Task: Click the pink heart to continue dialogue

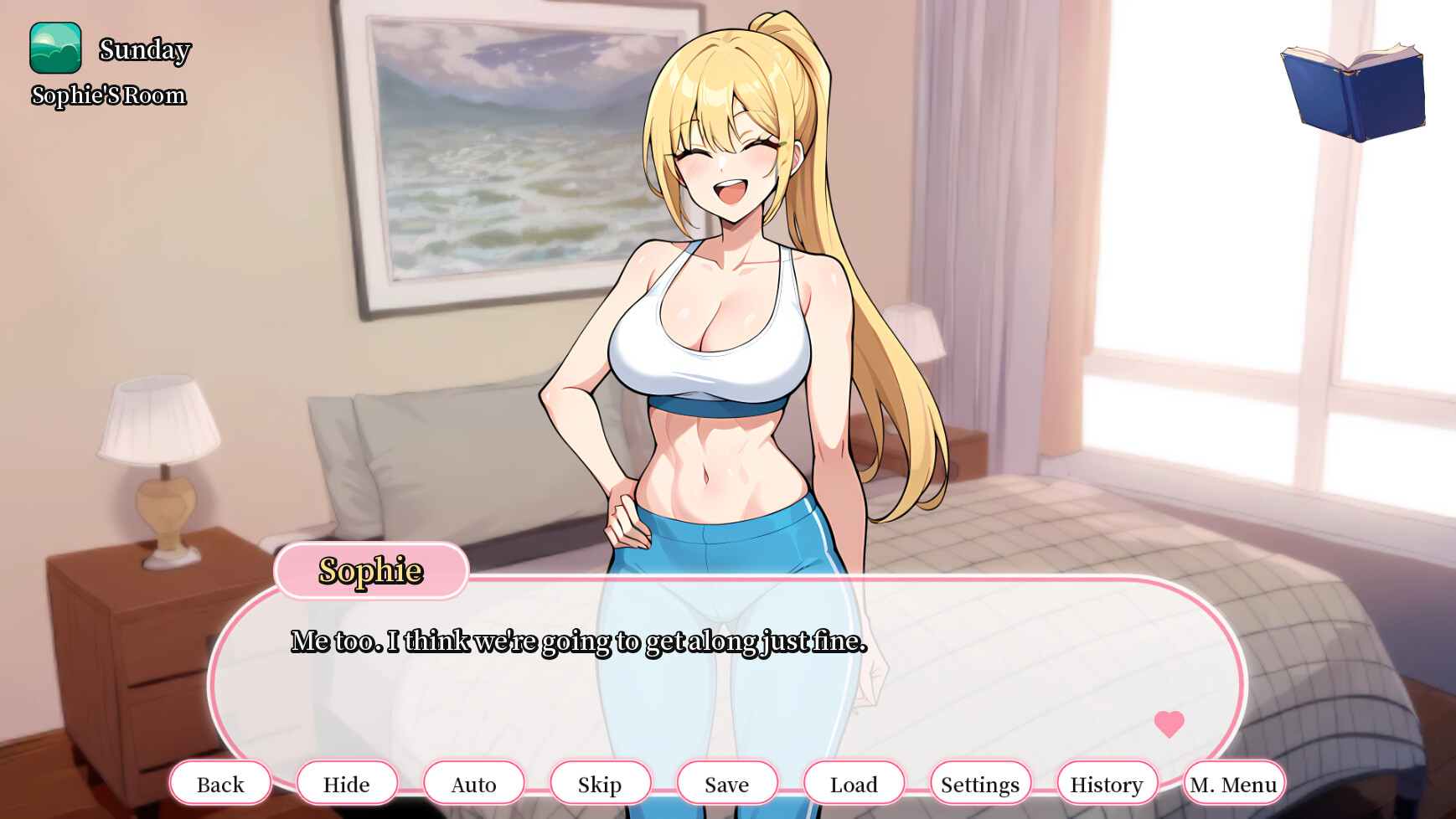Action: [1169, 724]
